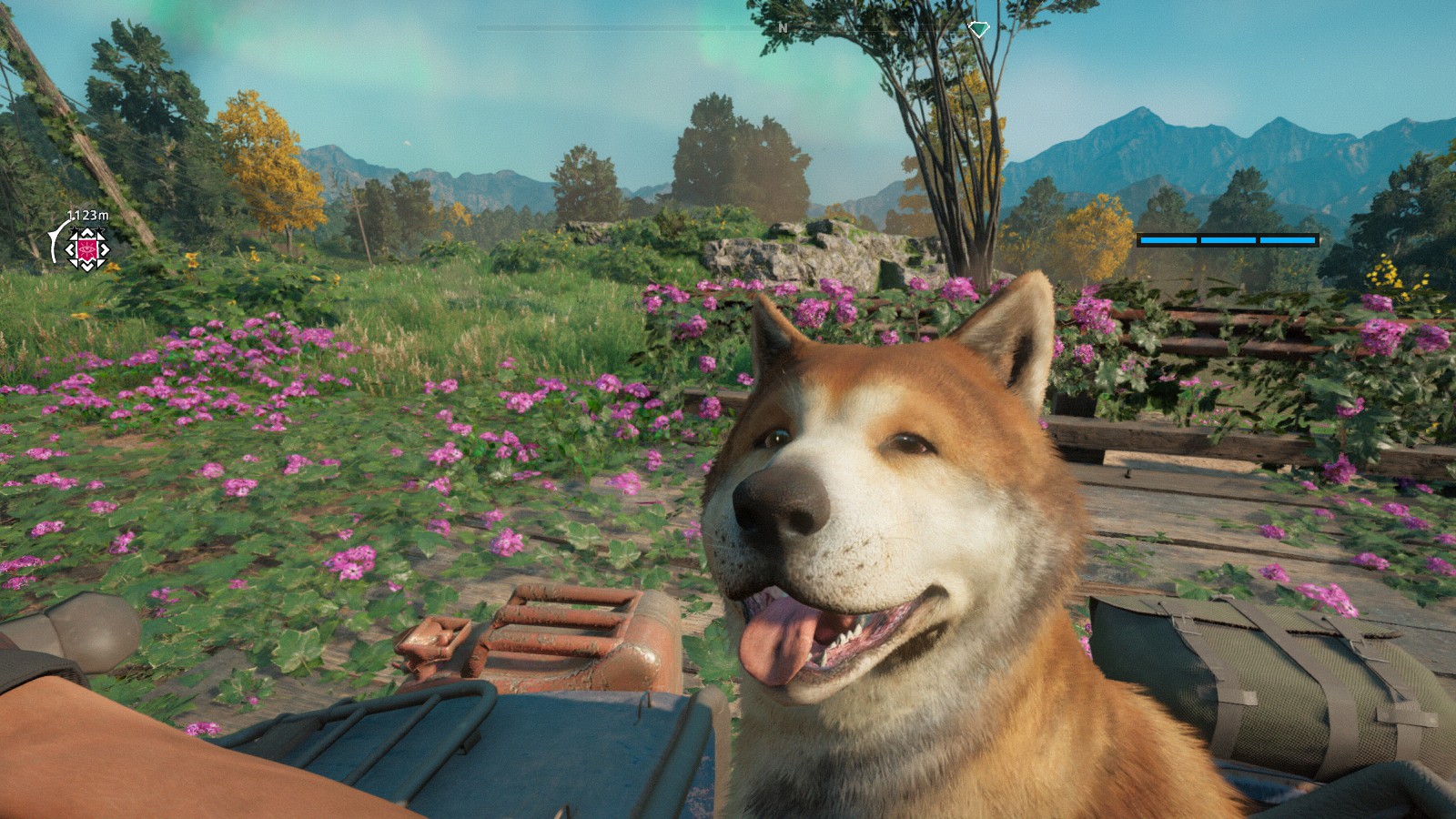This screenshot has height=819, width=1456.
Task: Click the right star above the outpost emblem
Action: [99, 229]
